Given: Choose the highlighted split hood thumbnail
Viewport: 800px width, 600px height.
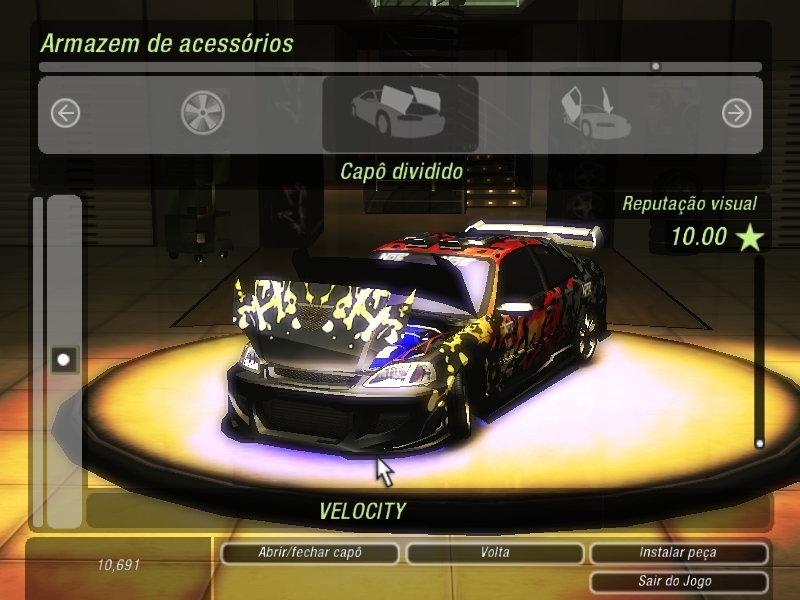Looking at the screenshot, I should click(x=400, y=114).
